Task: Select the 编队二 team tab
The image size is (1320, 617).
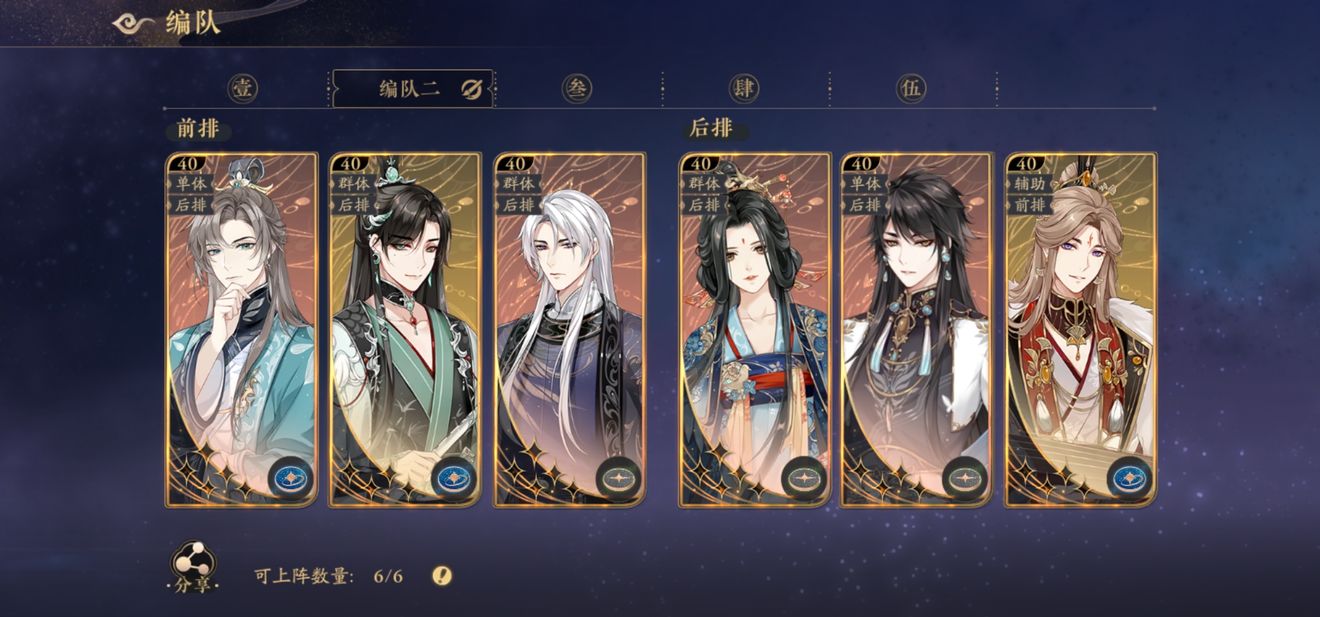Action: pyautogui.click(x=409, y=89)
